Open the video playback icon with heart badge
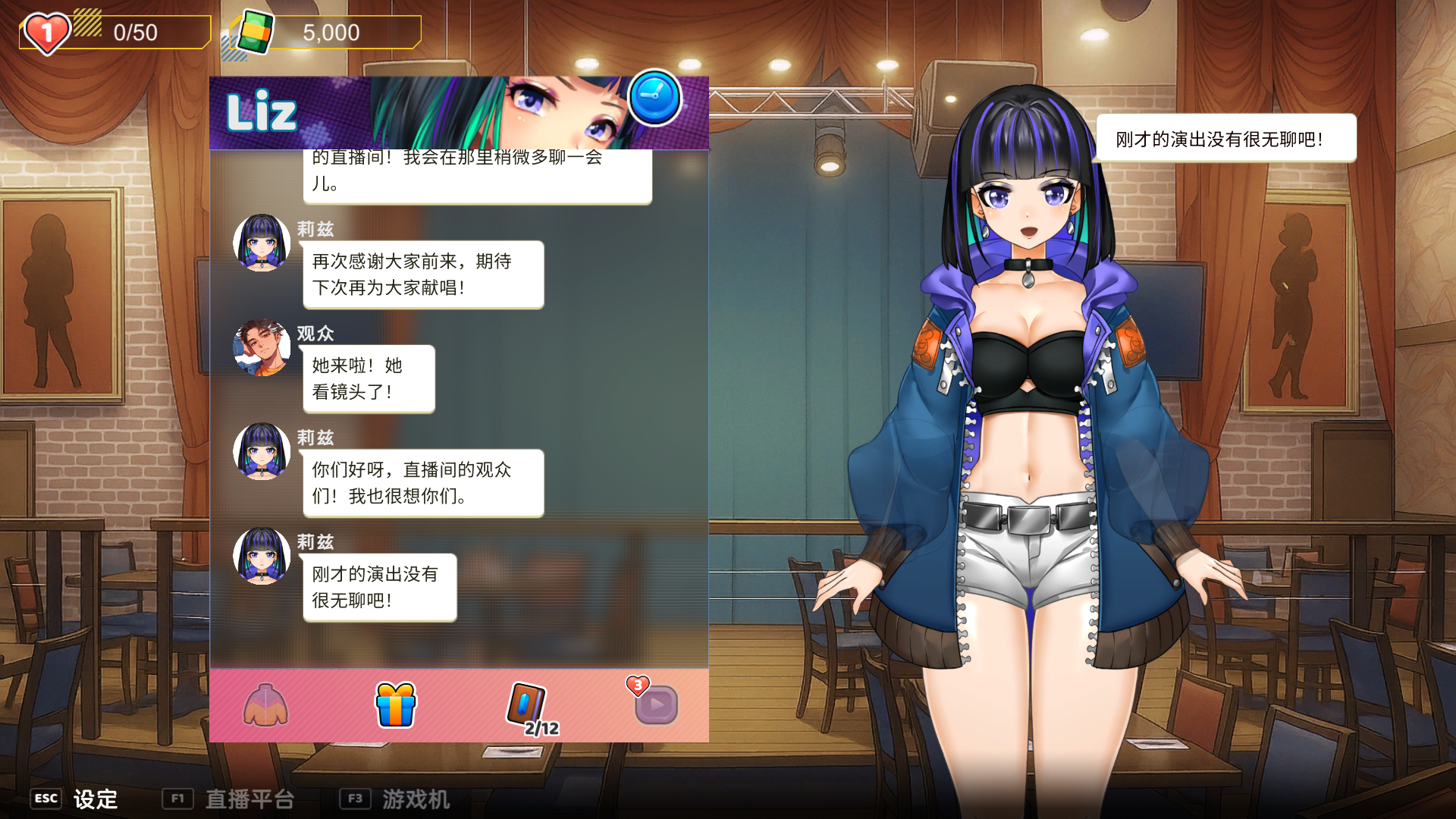Image resolution: width=1456 pixels, height=819 pixels. [655, 704]
